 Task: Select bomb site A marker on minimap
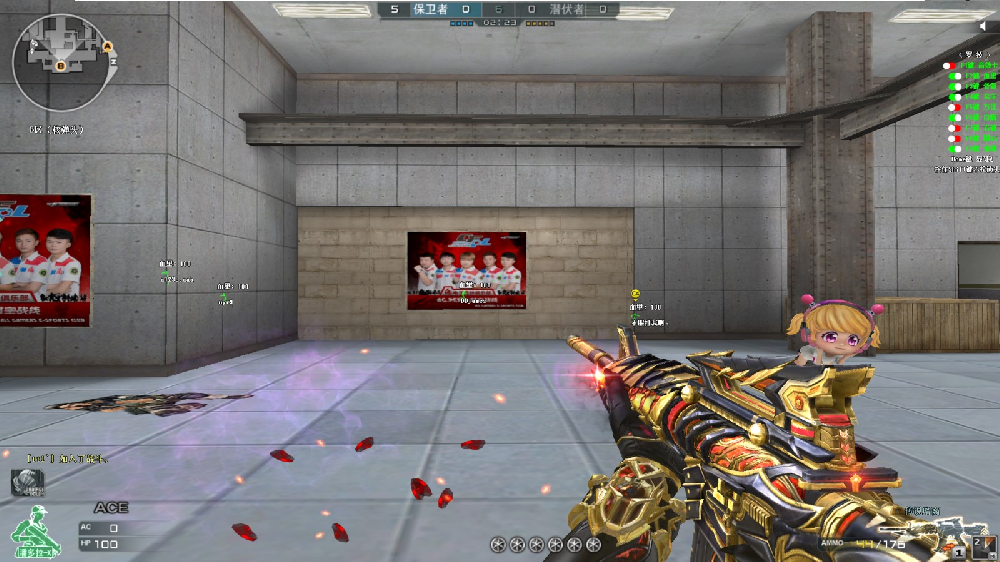click(x=107, y=46)
